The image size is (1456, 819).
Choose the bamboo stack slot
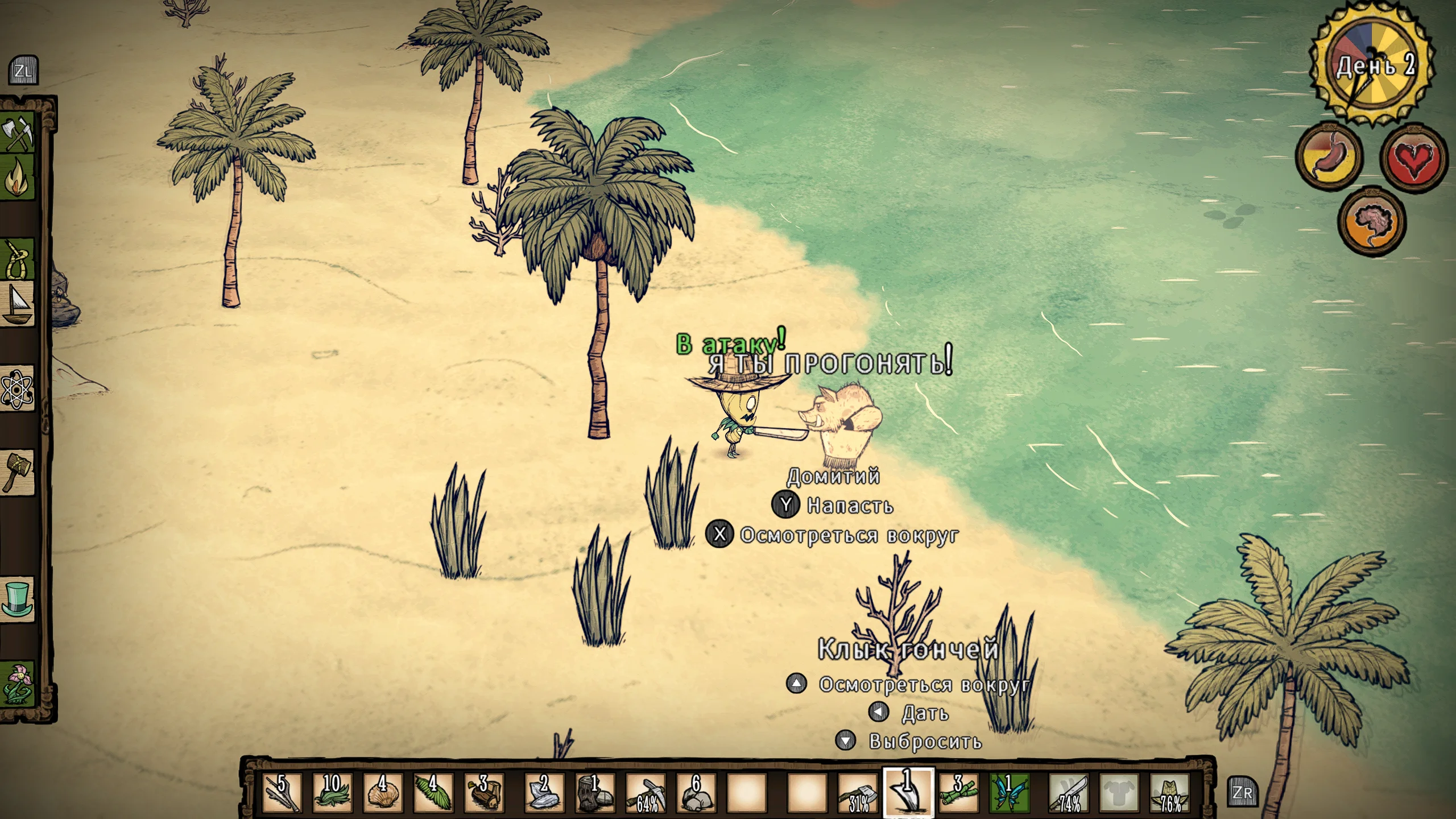coord(958,792)
